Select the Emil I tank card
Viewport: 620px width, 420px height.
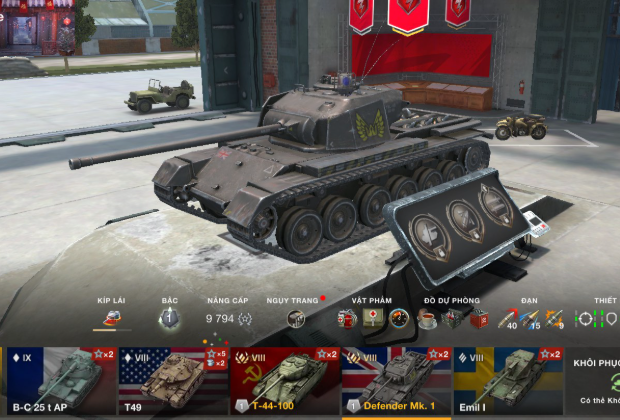tap(508, 381)
